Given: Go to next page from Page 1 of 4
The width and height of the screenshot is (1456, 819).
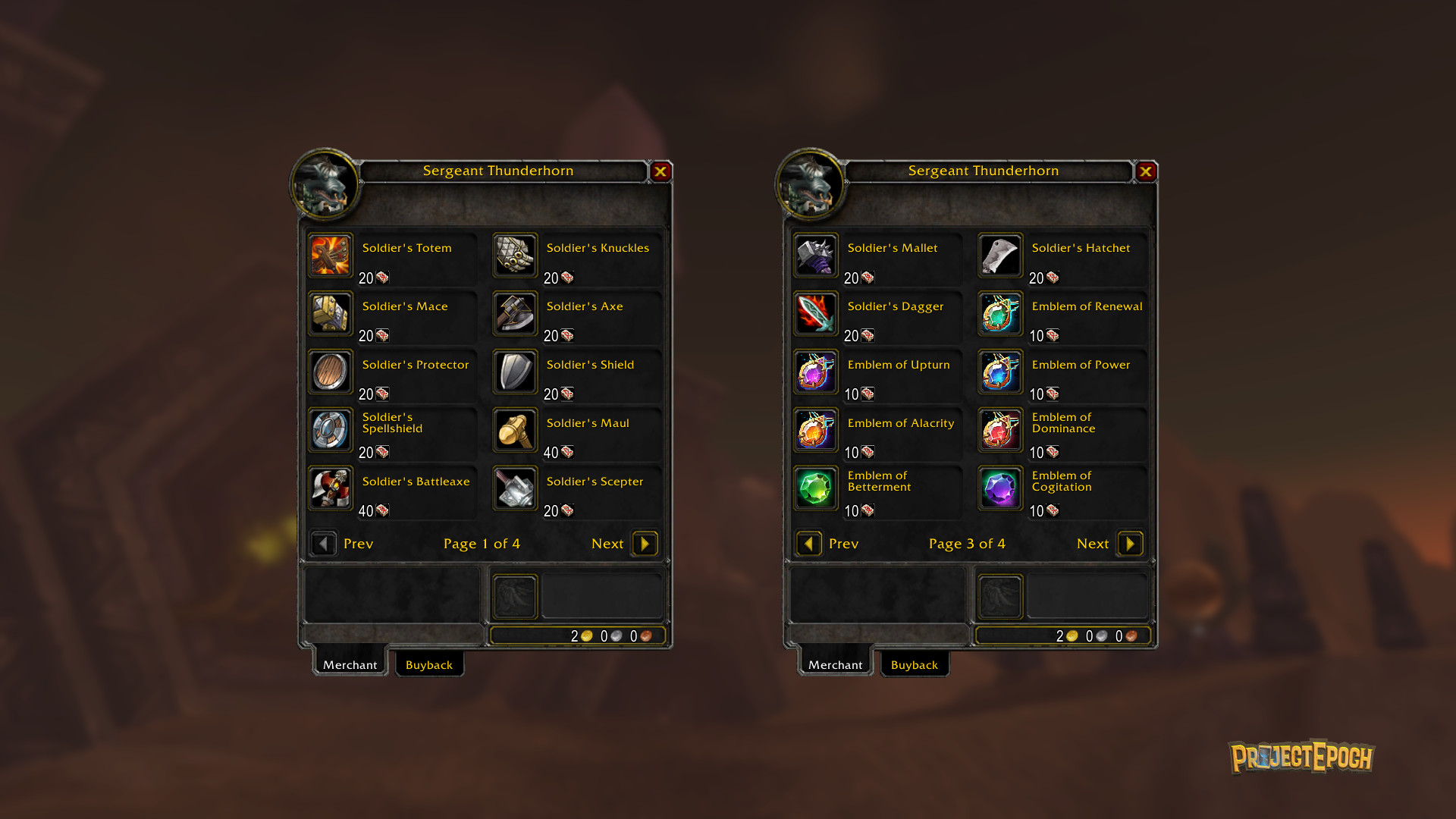Looking at the screenshot, I should [645, 544].
